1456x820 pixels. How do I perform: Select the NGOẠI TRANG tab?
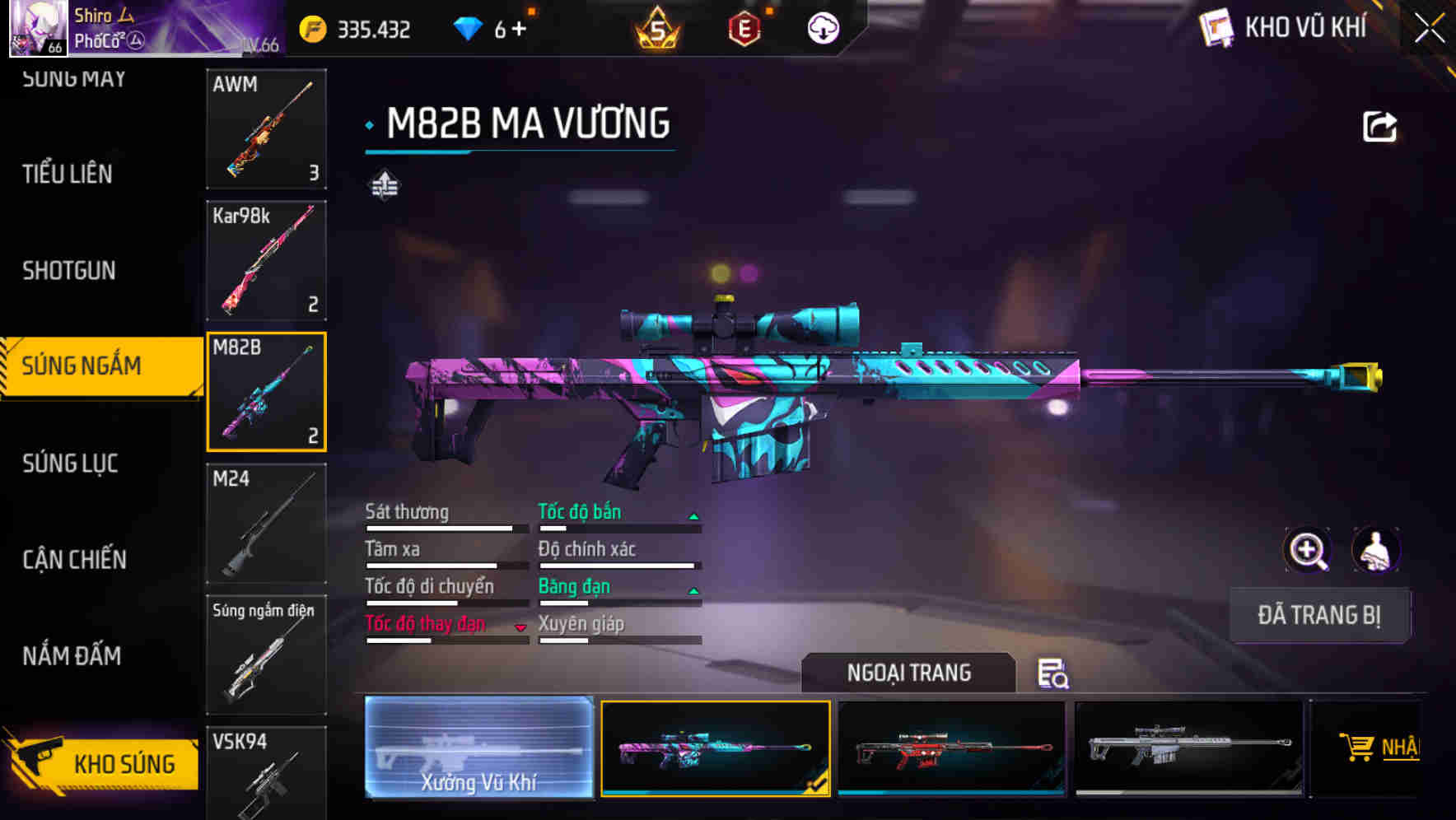909,673
